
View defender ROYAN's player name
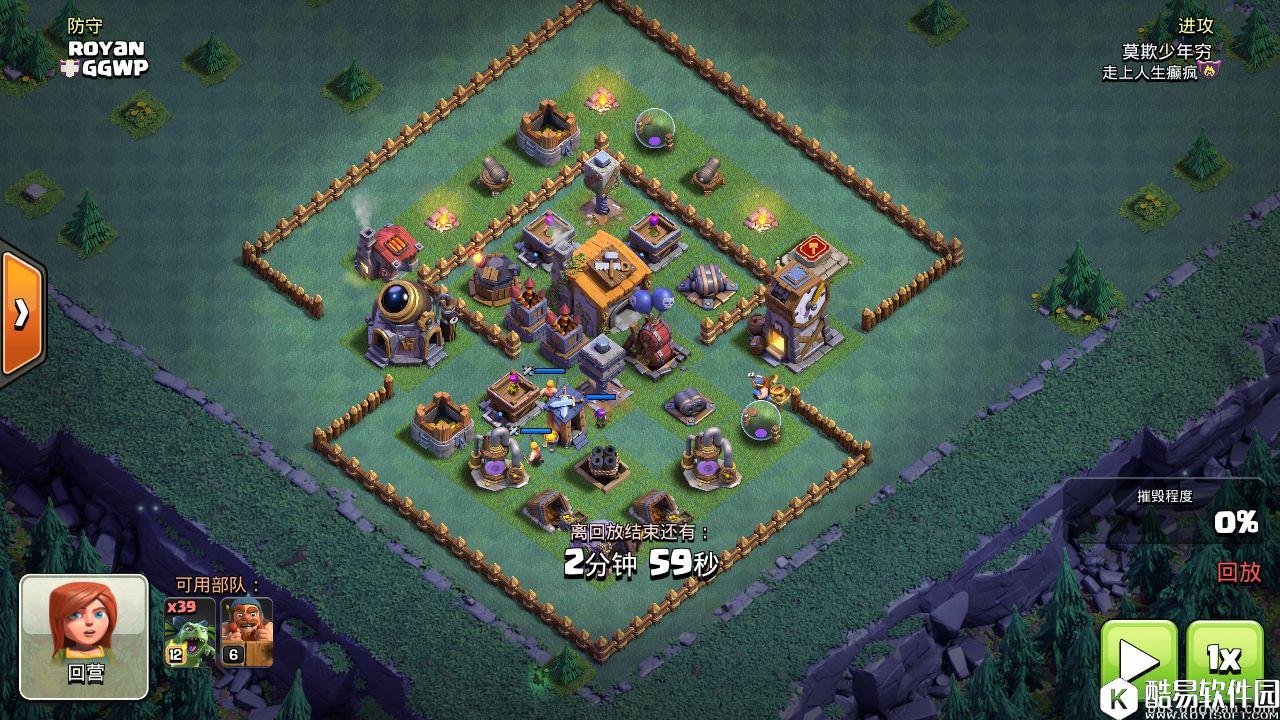click(106, 48)
